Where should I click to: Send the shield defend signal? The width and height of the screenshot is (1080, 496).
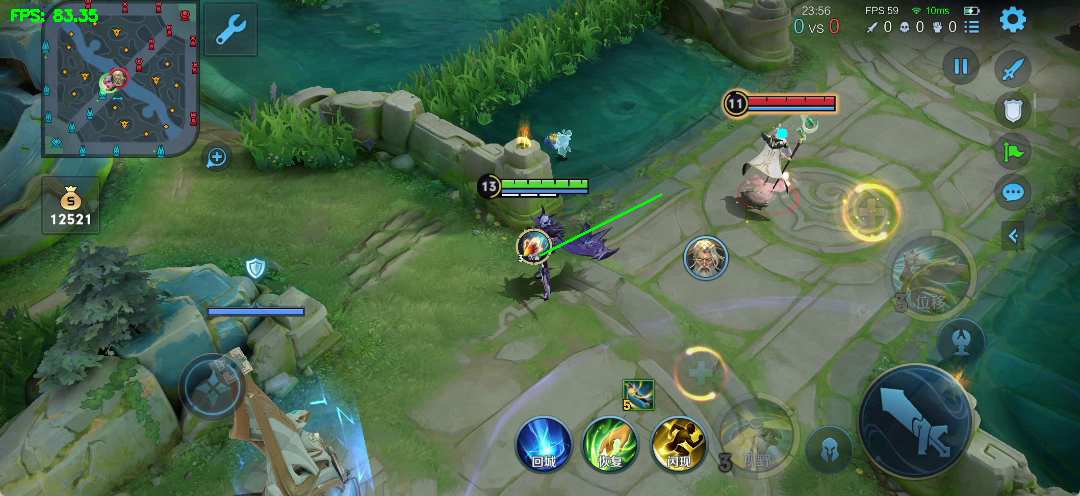[1013, 110]
